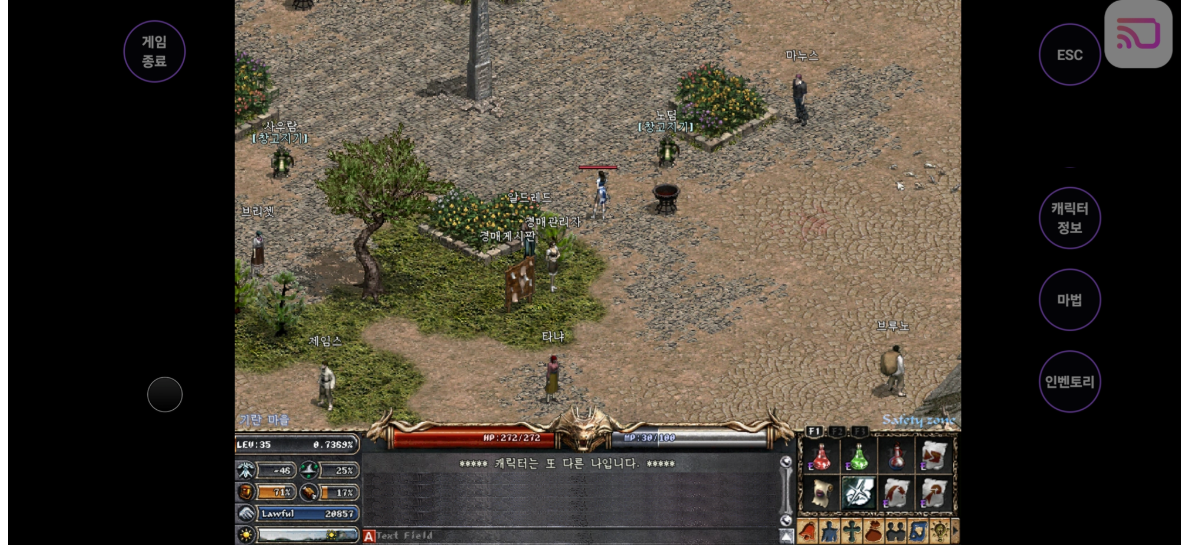Click the green cross menu icon
Image resolution: width=1181 pixels, height=545 pixels.
851,531
